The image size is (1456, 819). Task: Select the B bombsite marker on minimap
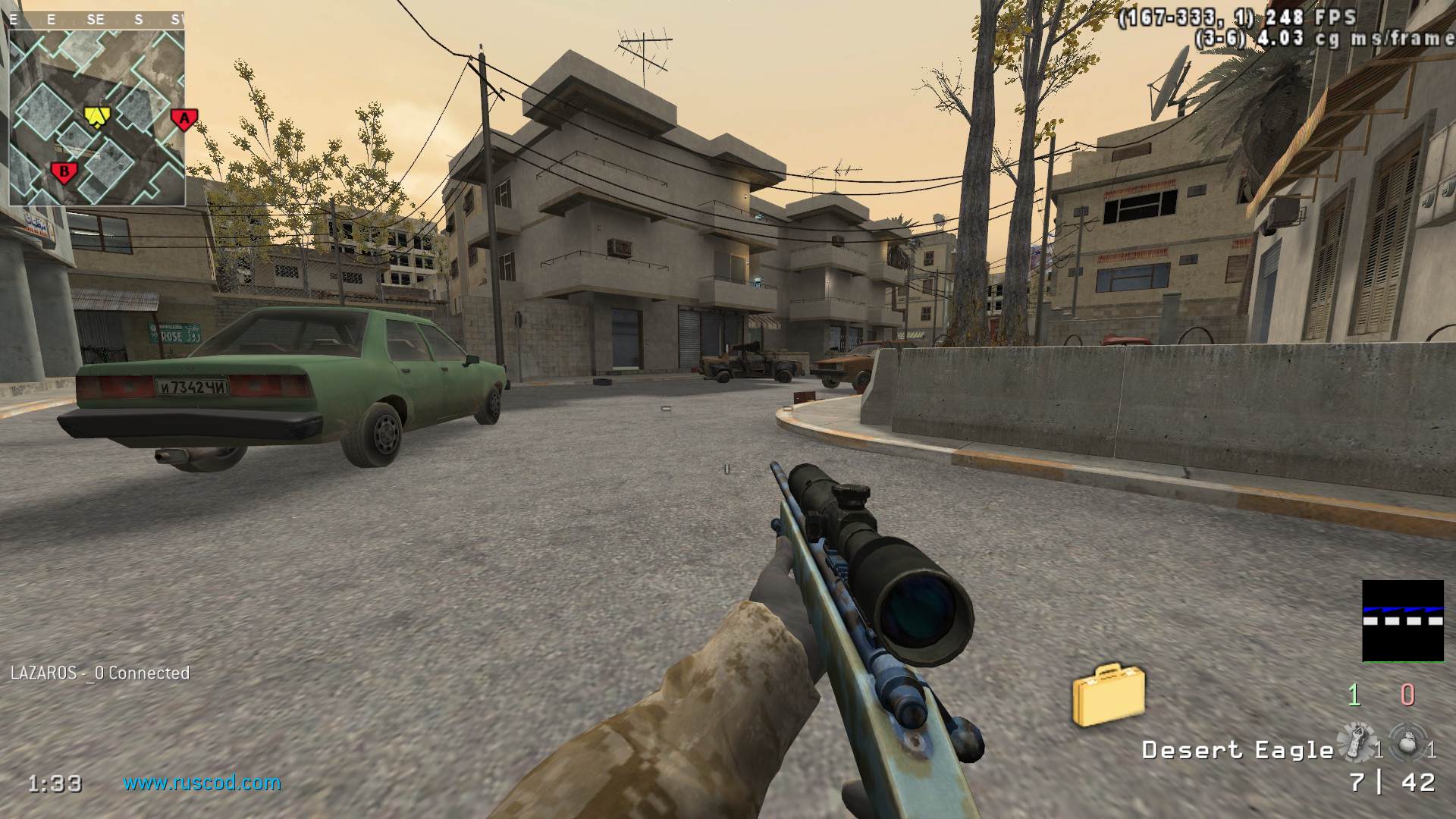pos(64,172)
